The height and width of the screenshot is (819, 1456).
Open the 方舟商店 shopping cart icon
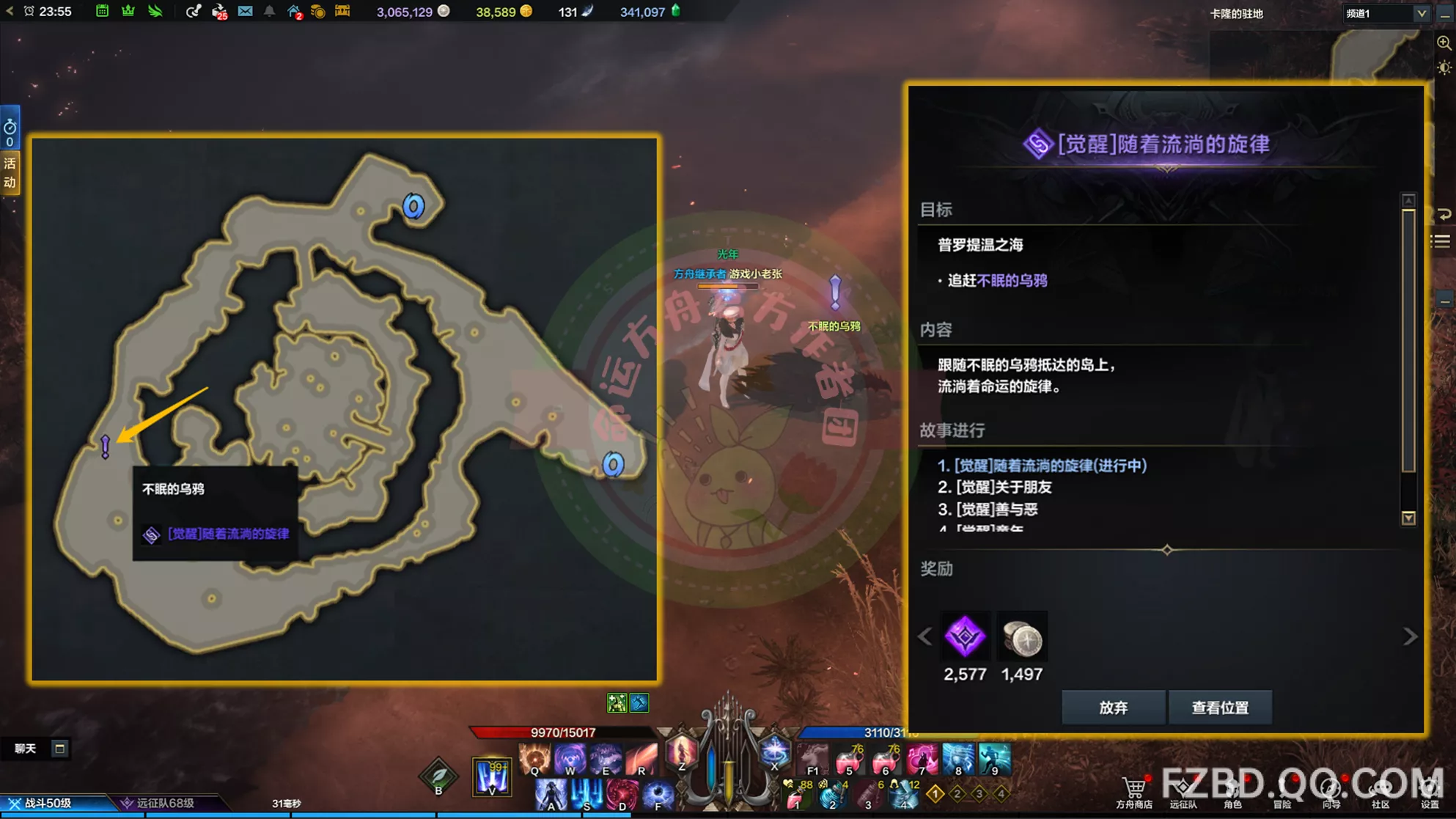pyautogui.click(x=1135, y=788)
